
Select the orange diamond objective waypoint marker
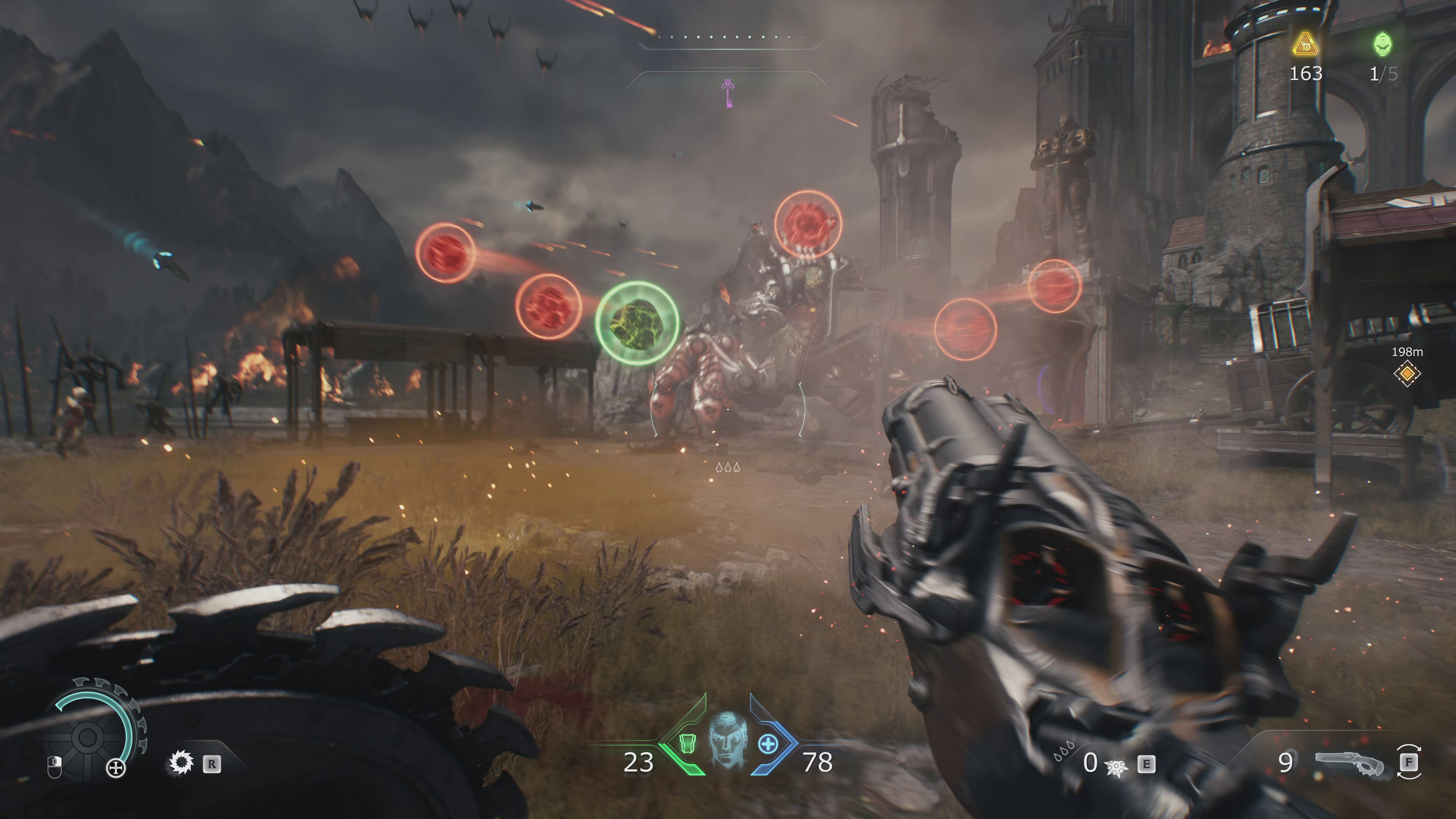coord(1407,373)
